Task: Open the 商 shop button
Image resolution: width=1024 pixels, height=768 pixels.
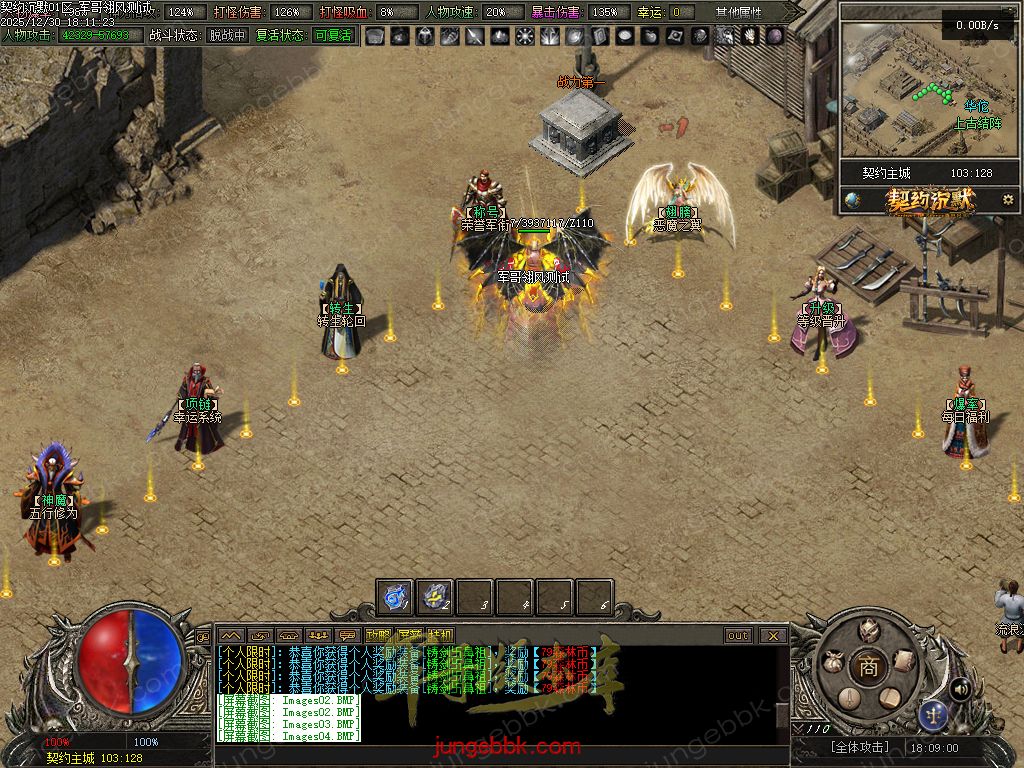Action: 868,669
